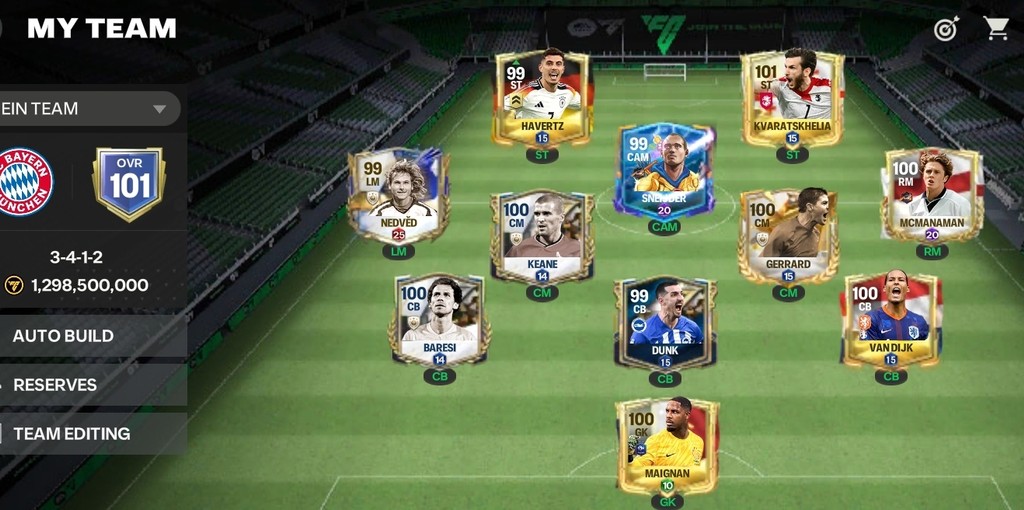
Task: Pick the Sneijder CAM card
Action: coord(664,172)
